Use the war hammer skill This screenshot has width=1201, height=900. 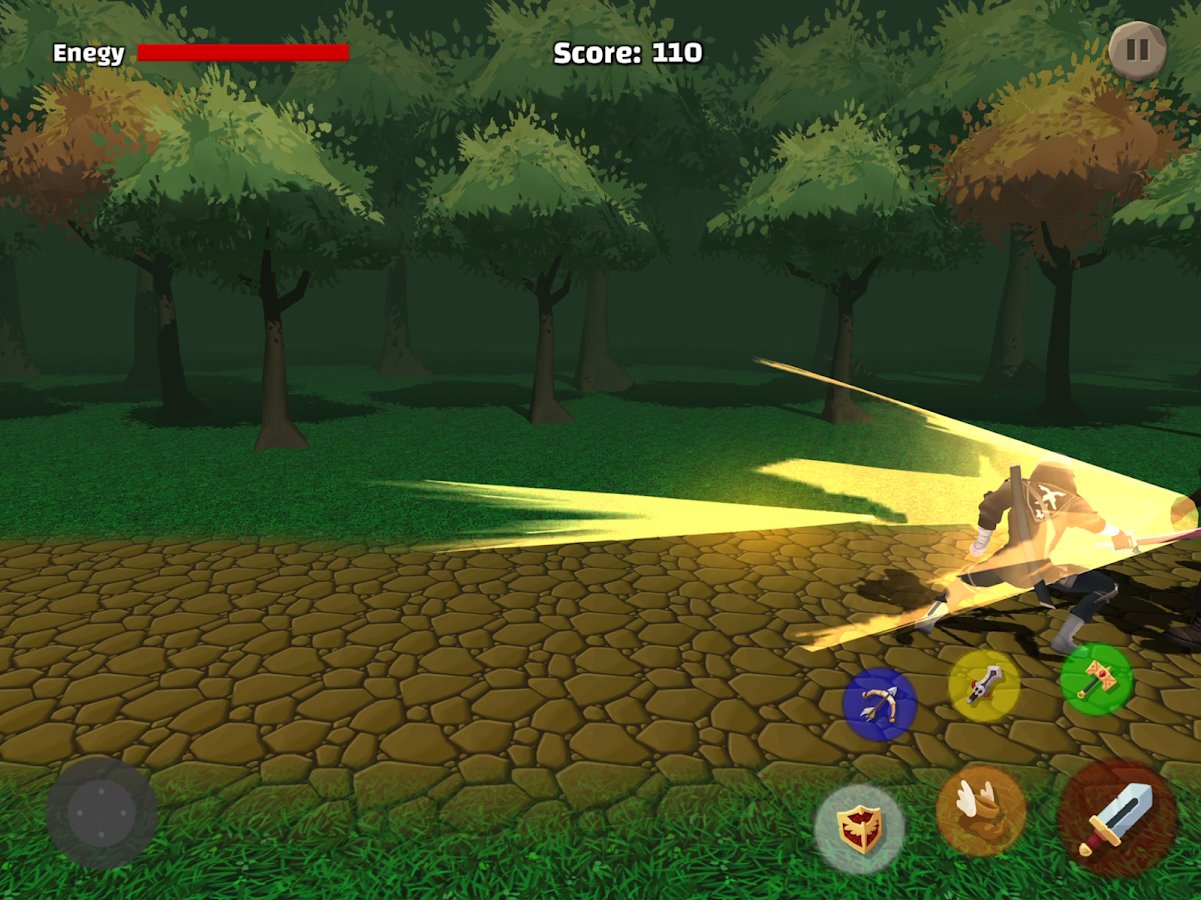(1096, 680)
